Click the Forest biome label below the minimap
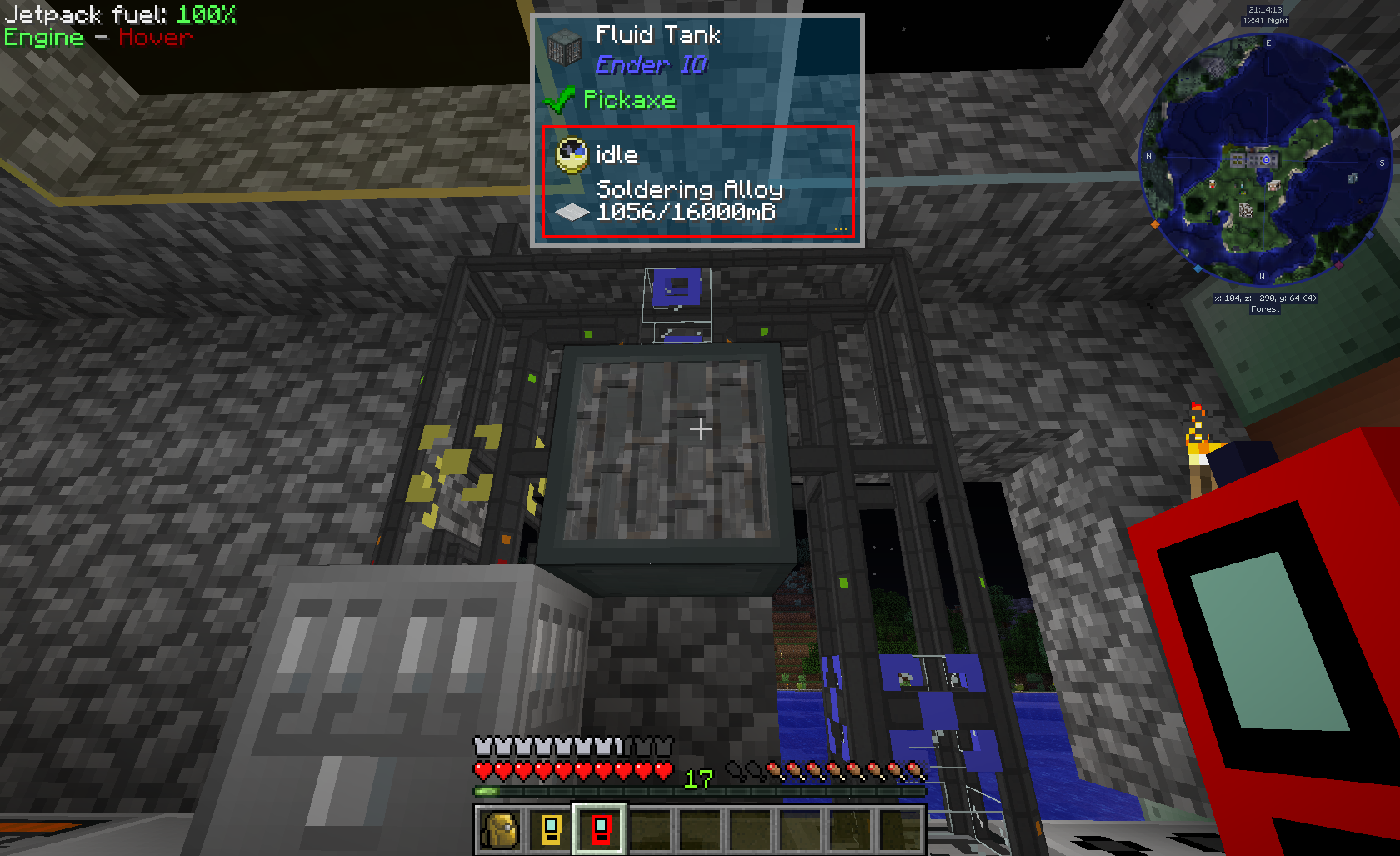Viewport: 1400px width, 856px height. pyautogui.click(x=1264, y=308)
